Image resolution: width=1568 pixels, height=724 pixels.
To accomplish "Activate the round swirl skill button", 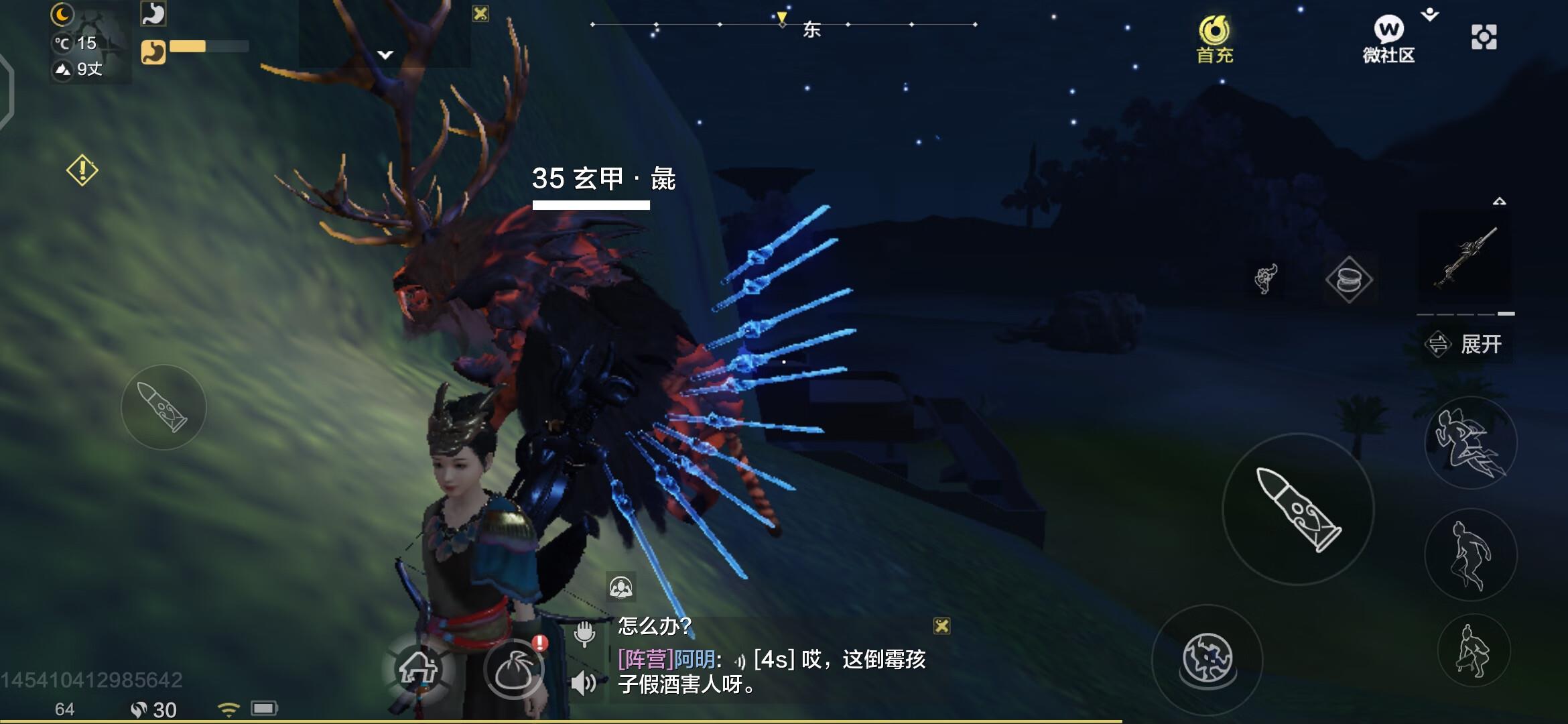I will coord(1207,659).
